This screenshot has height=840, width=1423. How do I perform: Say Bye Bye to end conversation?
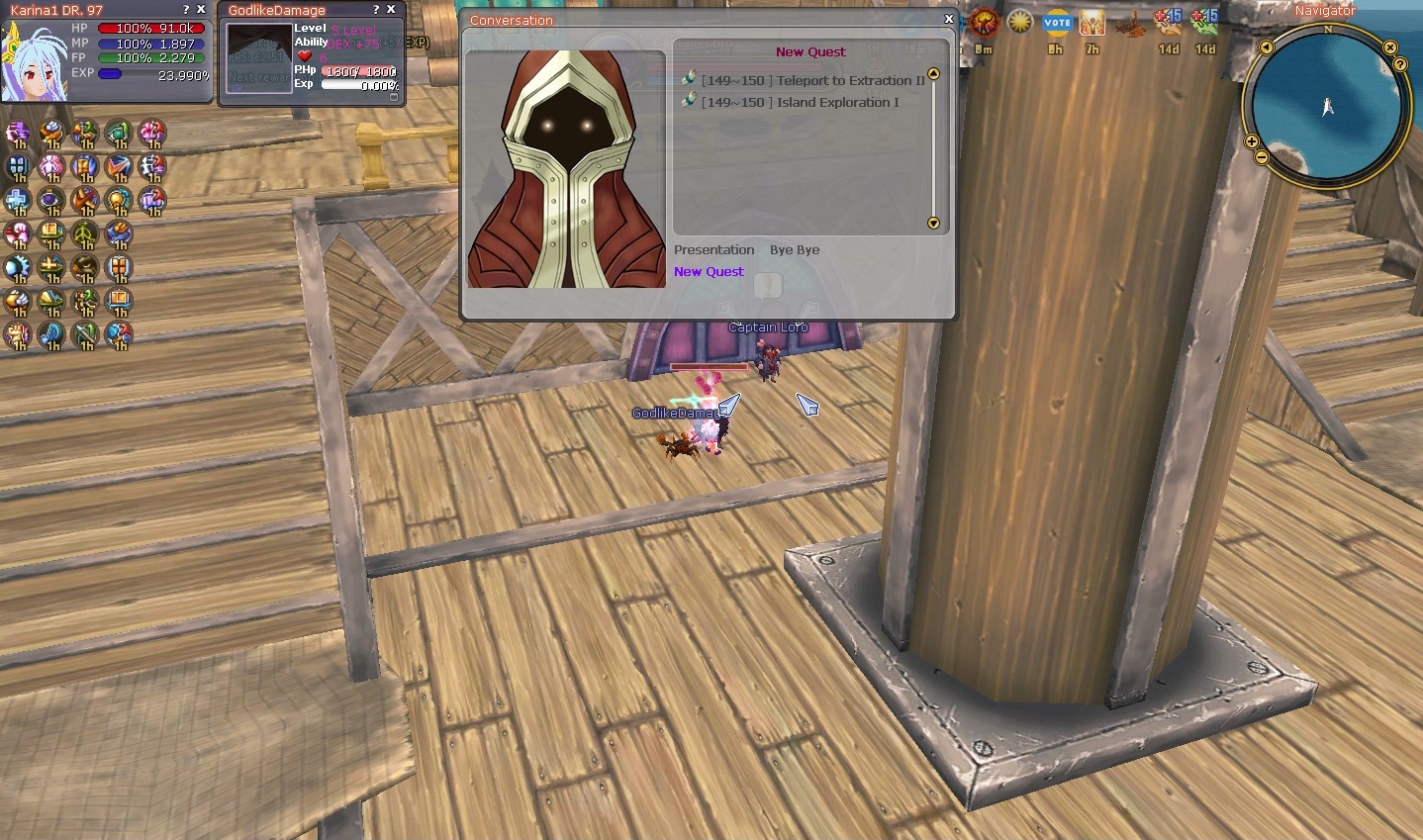click(x=795, y=250)
